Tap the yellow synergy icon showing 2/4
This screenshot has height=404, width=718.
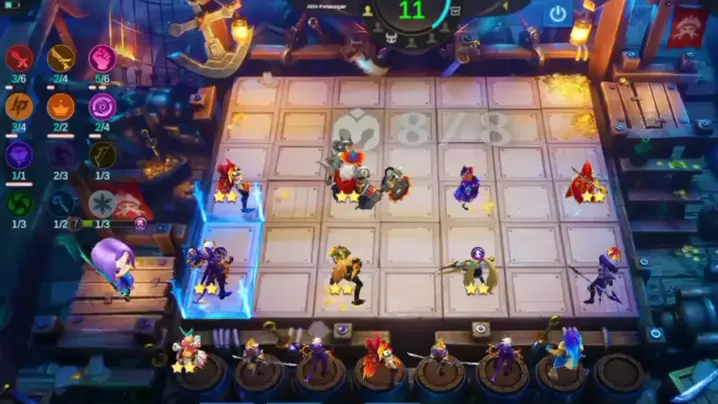coord(61,58)
